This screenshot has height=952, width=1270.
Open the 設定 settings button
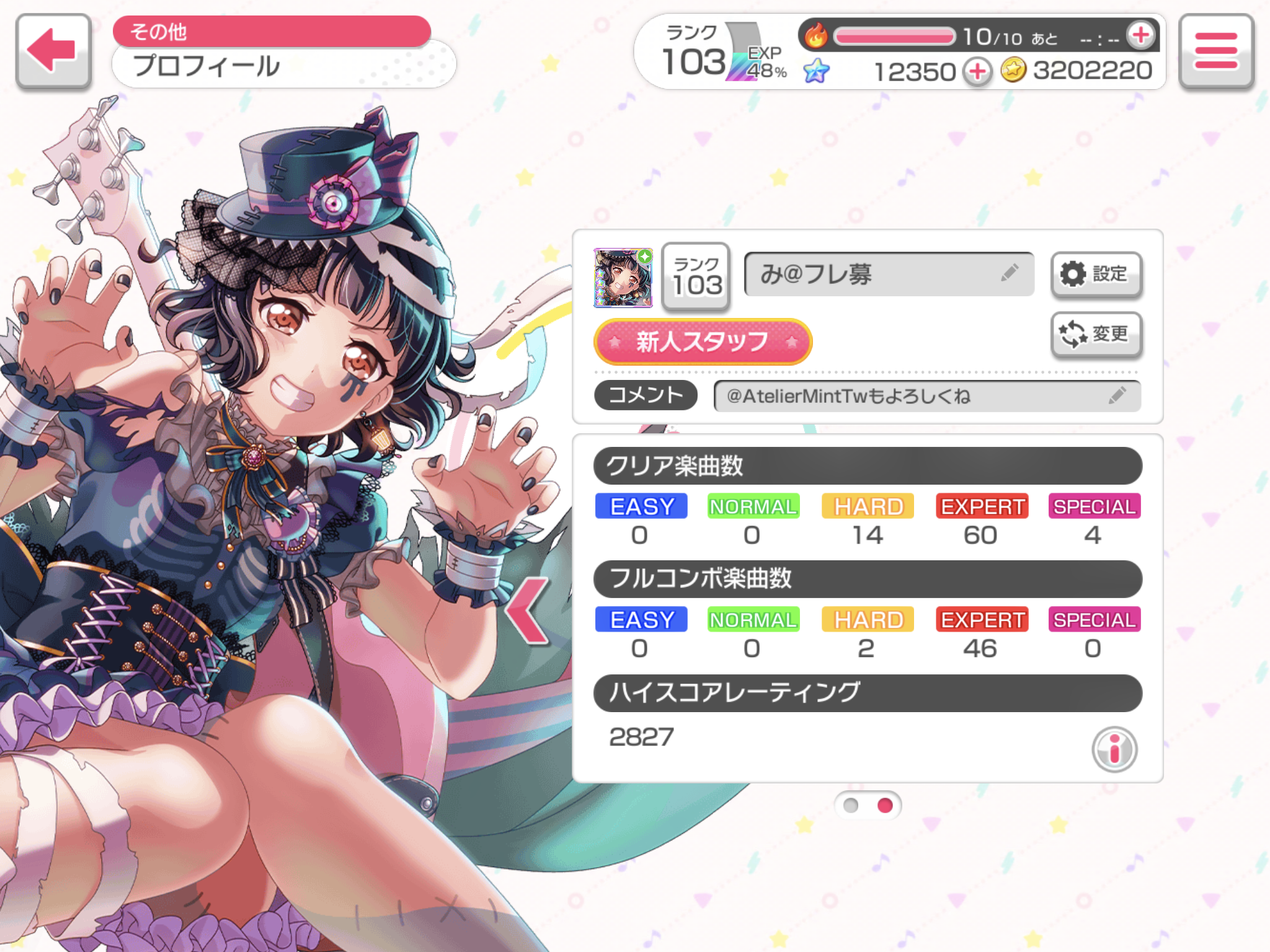(x=1096, y=274)
